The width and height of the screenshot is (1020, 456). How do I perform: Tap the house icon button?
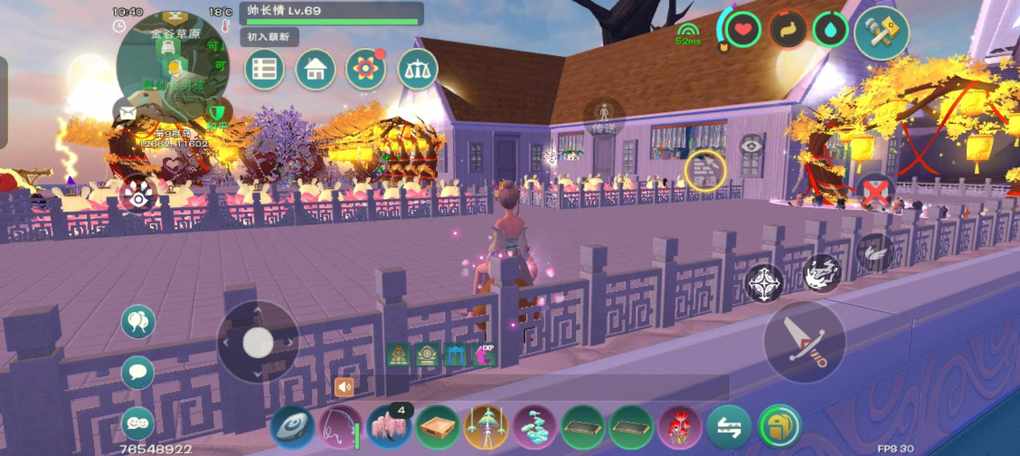point(315,69)
